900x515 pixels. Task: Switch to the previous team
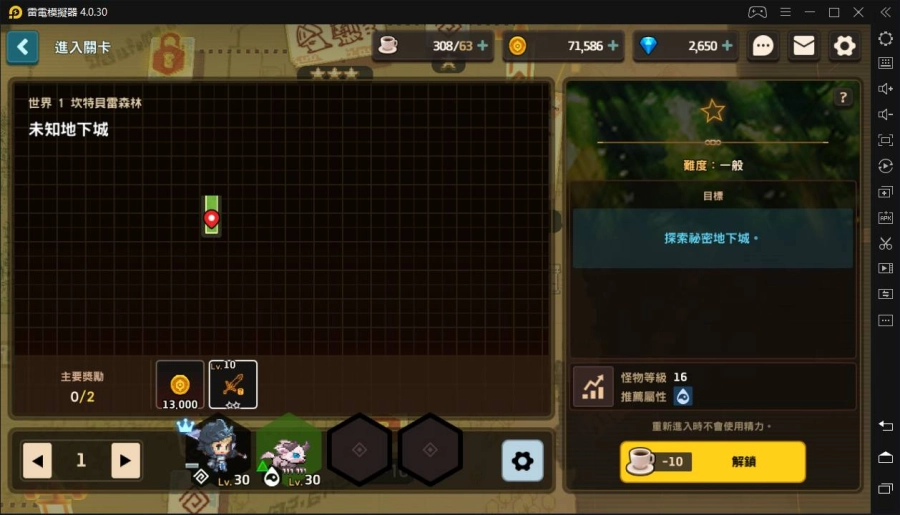(x=37, y=461)
